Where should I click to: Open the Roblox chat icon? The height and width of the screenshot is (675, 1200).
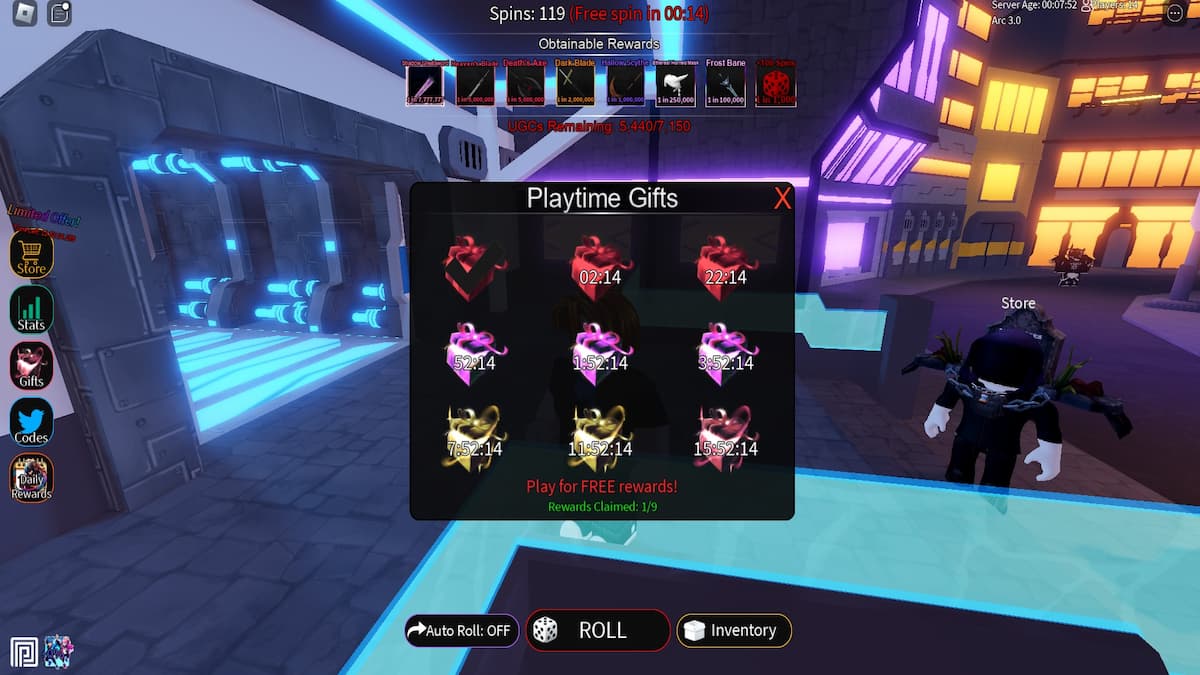[x=59, y=13]
